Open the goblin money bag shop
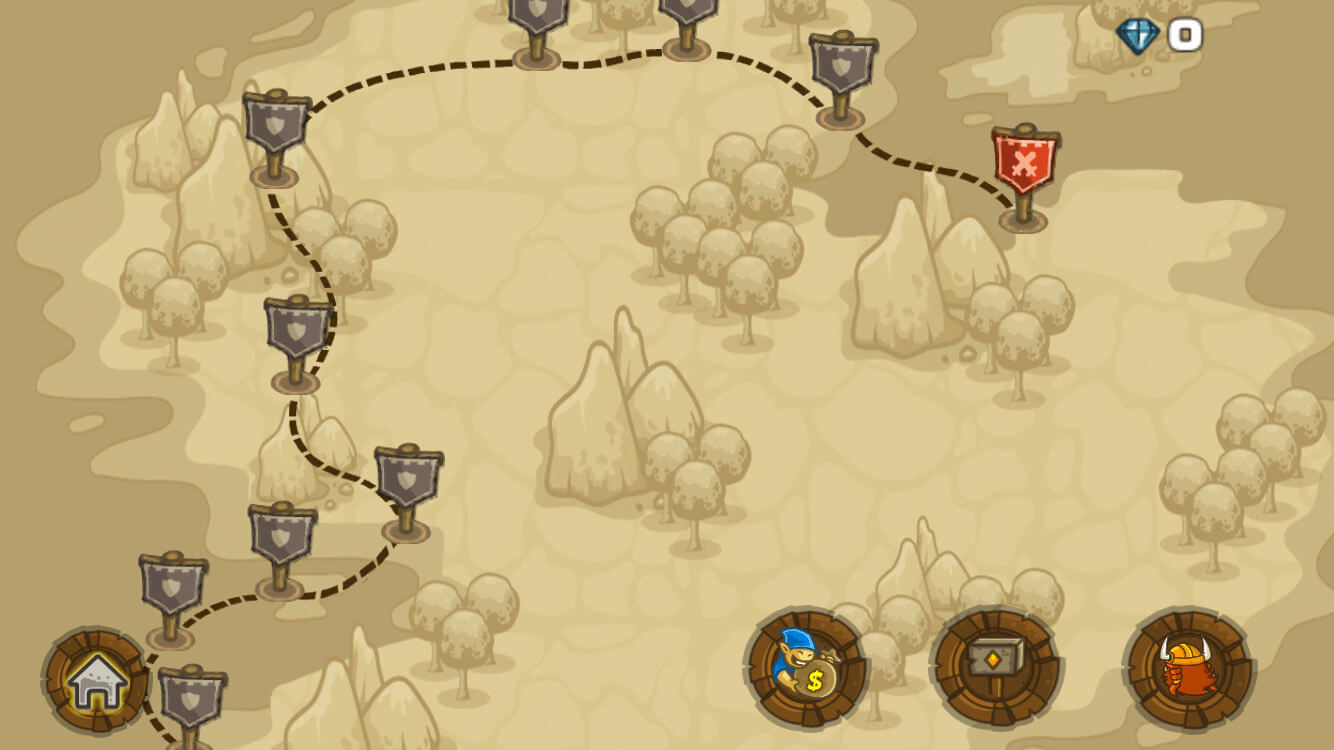1334x750 pixels. point(806,668)
